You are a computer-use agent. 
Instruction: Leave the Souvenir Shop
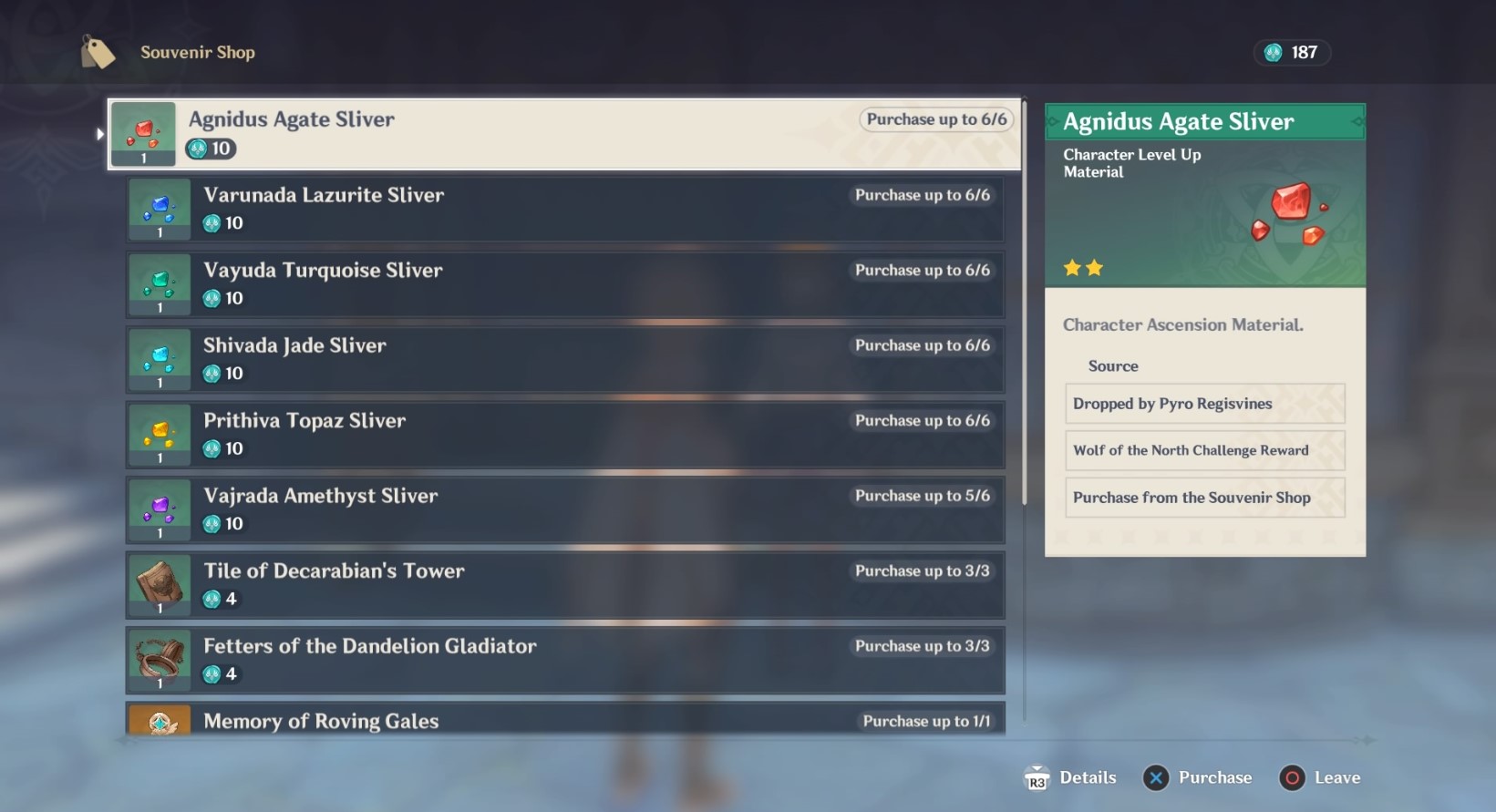1320,777
